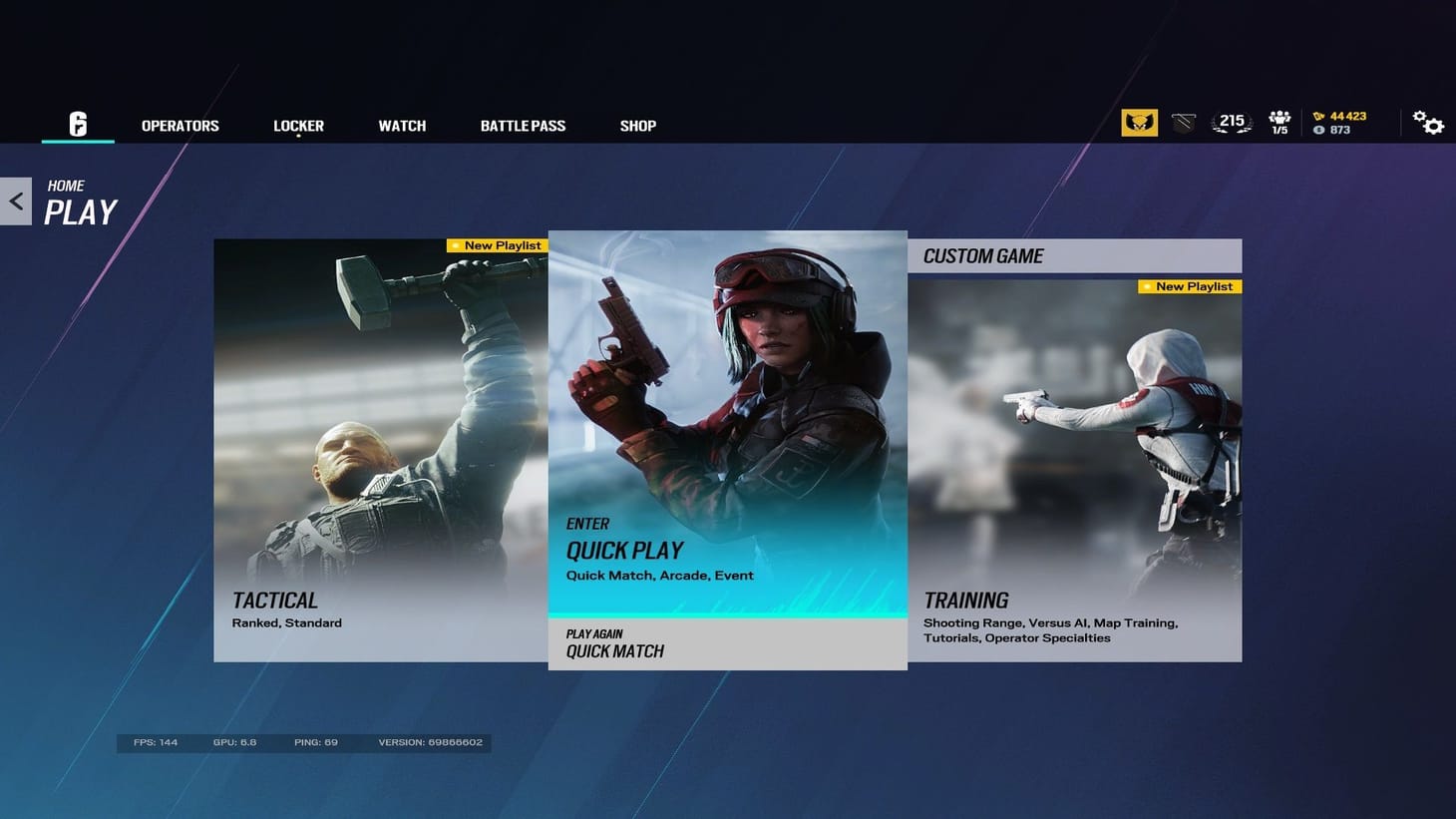Image resolution: width=1456 pixels, height=819 pixels.
Task: Click the ranked shield icon
Action: 1183,122
